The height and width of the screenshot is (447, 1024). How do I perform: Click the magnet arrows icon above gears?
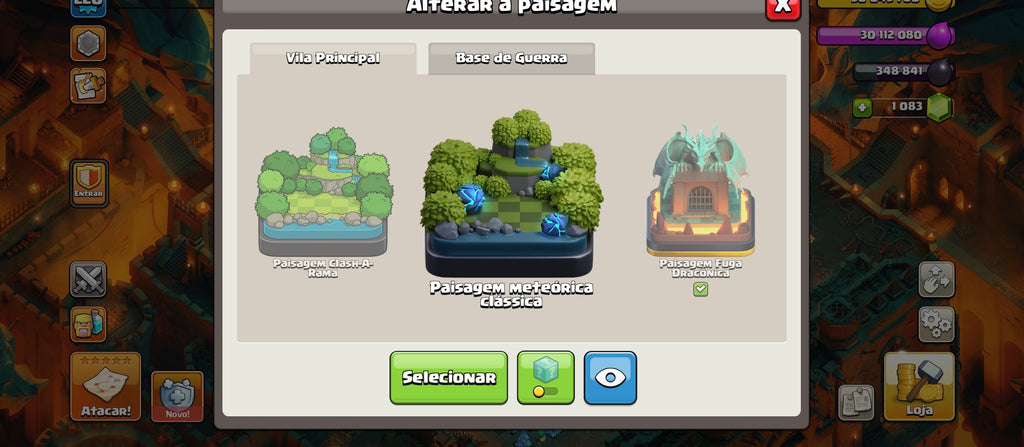click(936, 279)
